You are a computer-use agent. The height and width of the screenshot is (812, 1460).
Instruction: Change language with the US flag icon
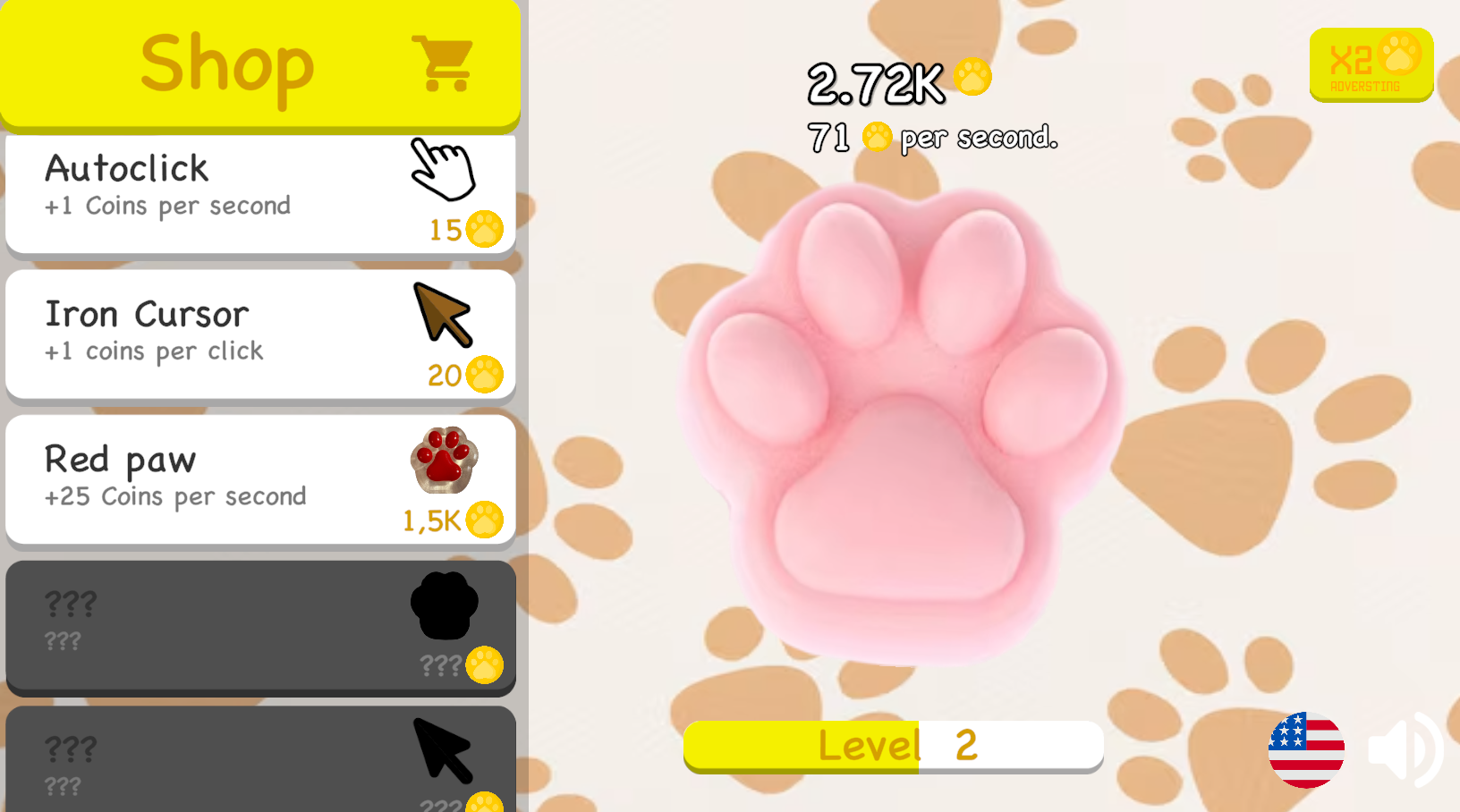[1305, 751]
